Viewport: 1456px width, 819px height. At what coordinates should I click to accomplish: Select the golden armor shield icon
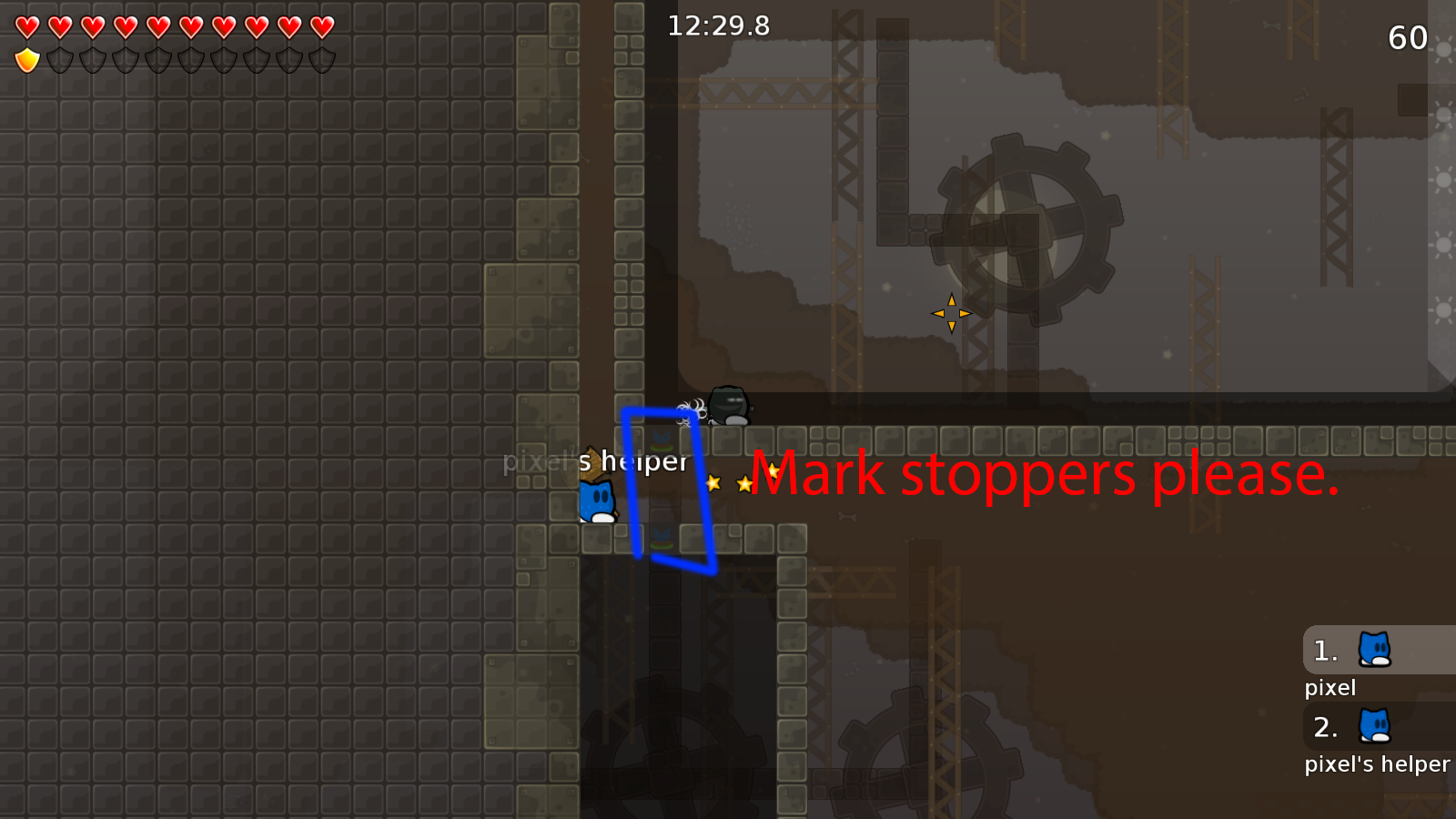(x=26, y=59)
